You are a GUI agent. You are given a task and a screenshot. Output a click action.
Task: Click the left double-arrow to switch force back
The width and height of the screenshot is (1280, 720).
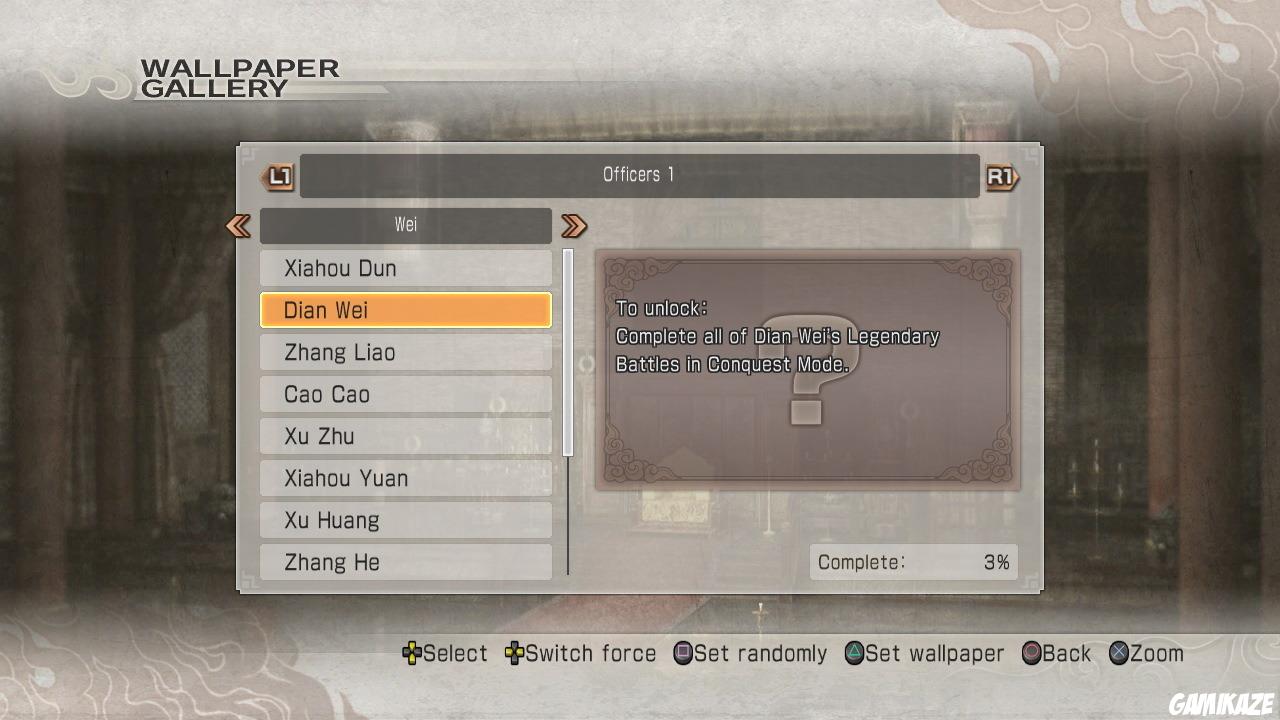[x=239, y=226]
